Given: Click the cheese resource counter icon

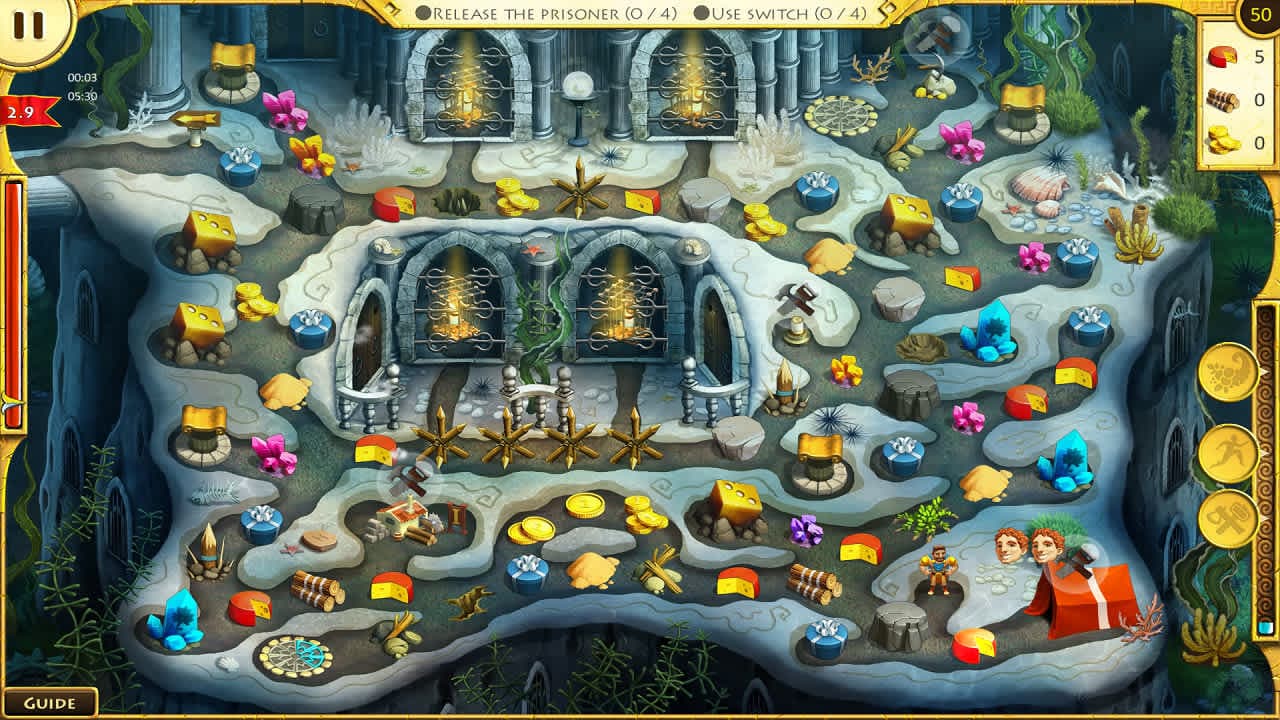Looking at the screenshot, I should pos(1221,58).
